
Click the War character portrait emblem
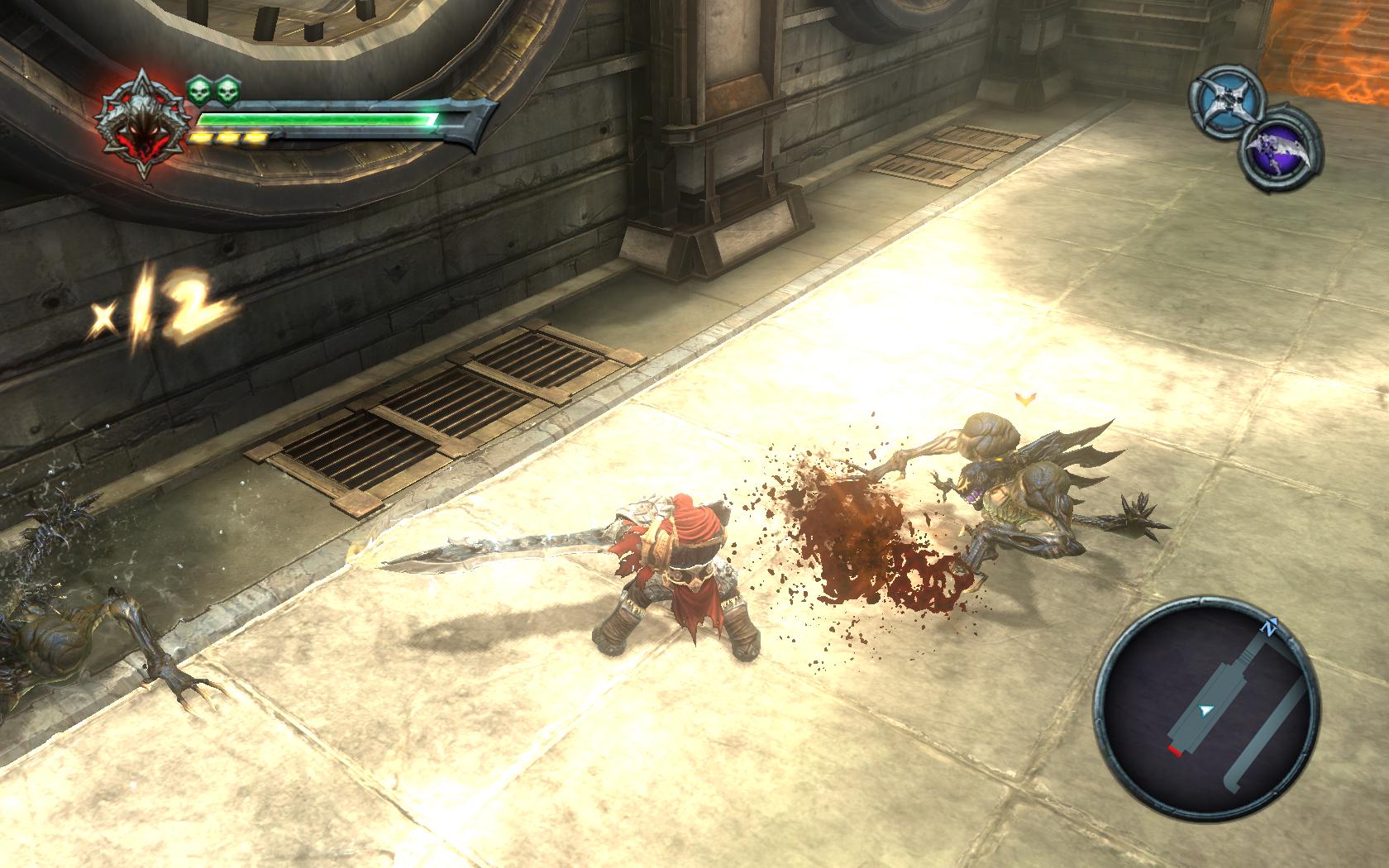(140, 134)
